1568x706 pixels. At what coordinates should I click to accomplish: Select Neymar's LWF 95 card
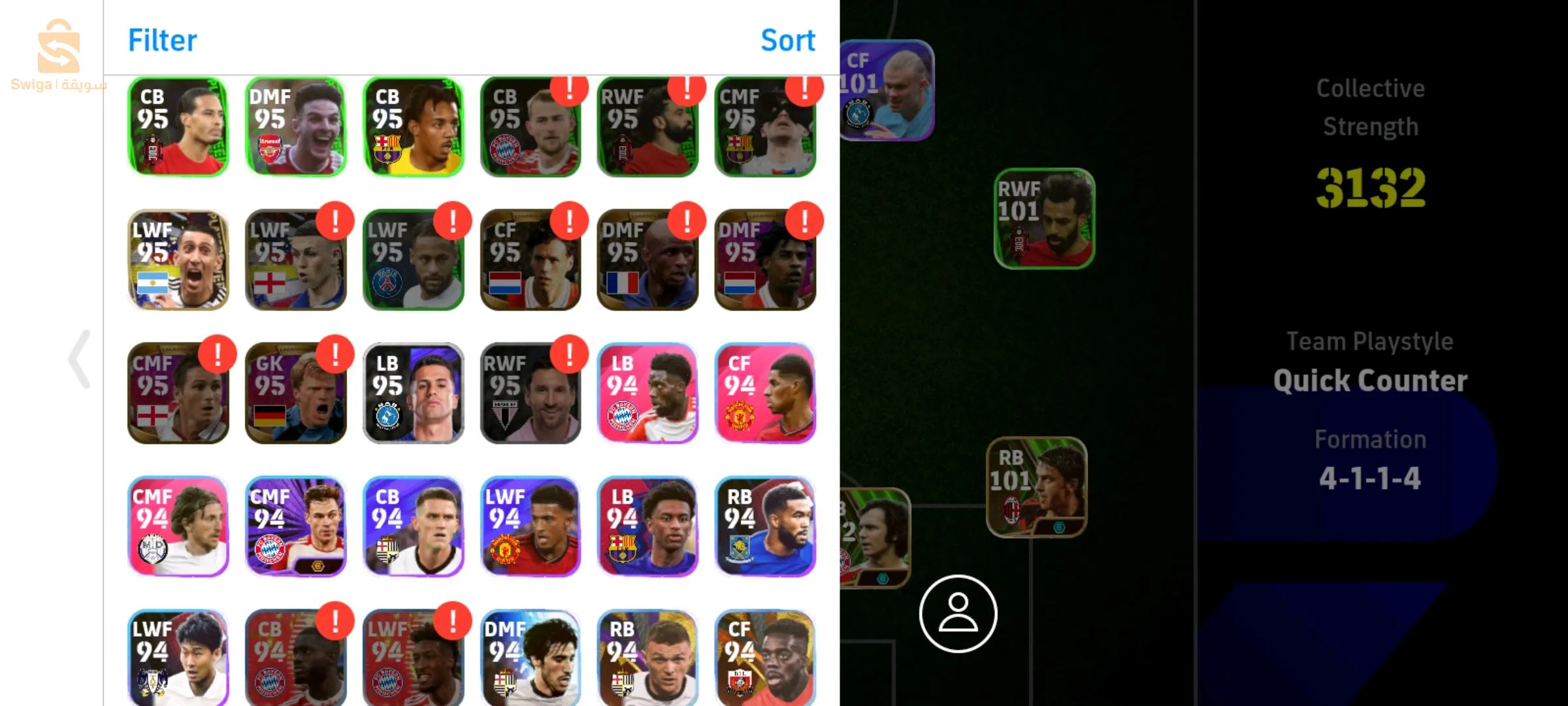pyautogui.click(x=413, y=260)
